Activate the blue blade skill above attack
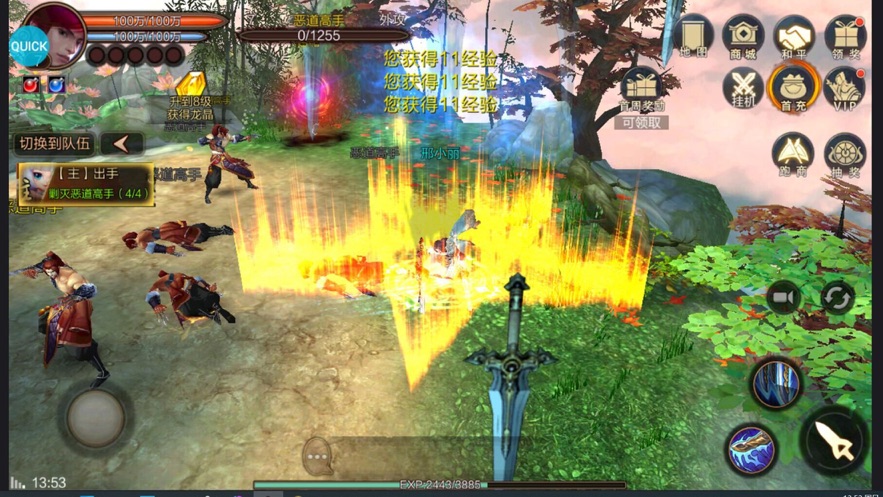883x497 pixels. [776, 384]
